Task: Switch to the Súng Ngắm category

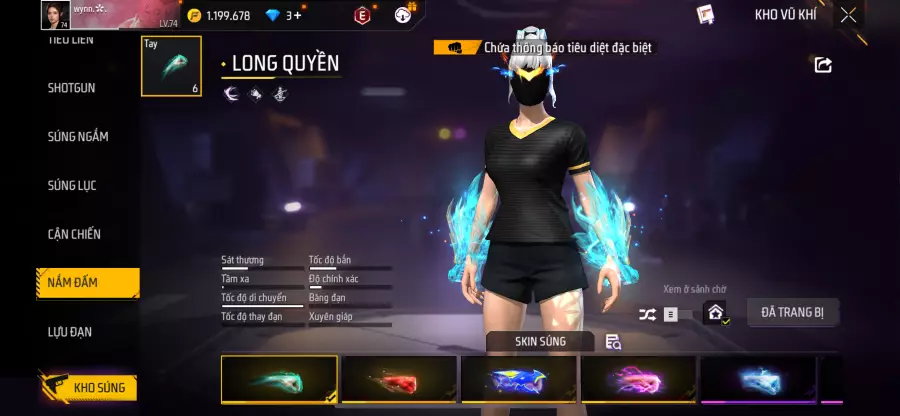Action: click(78, 137)
